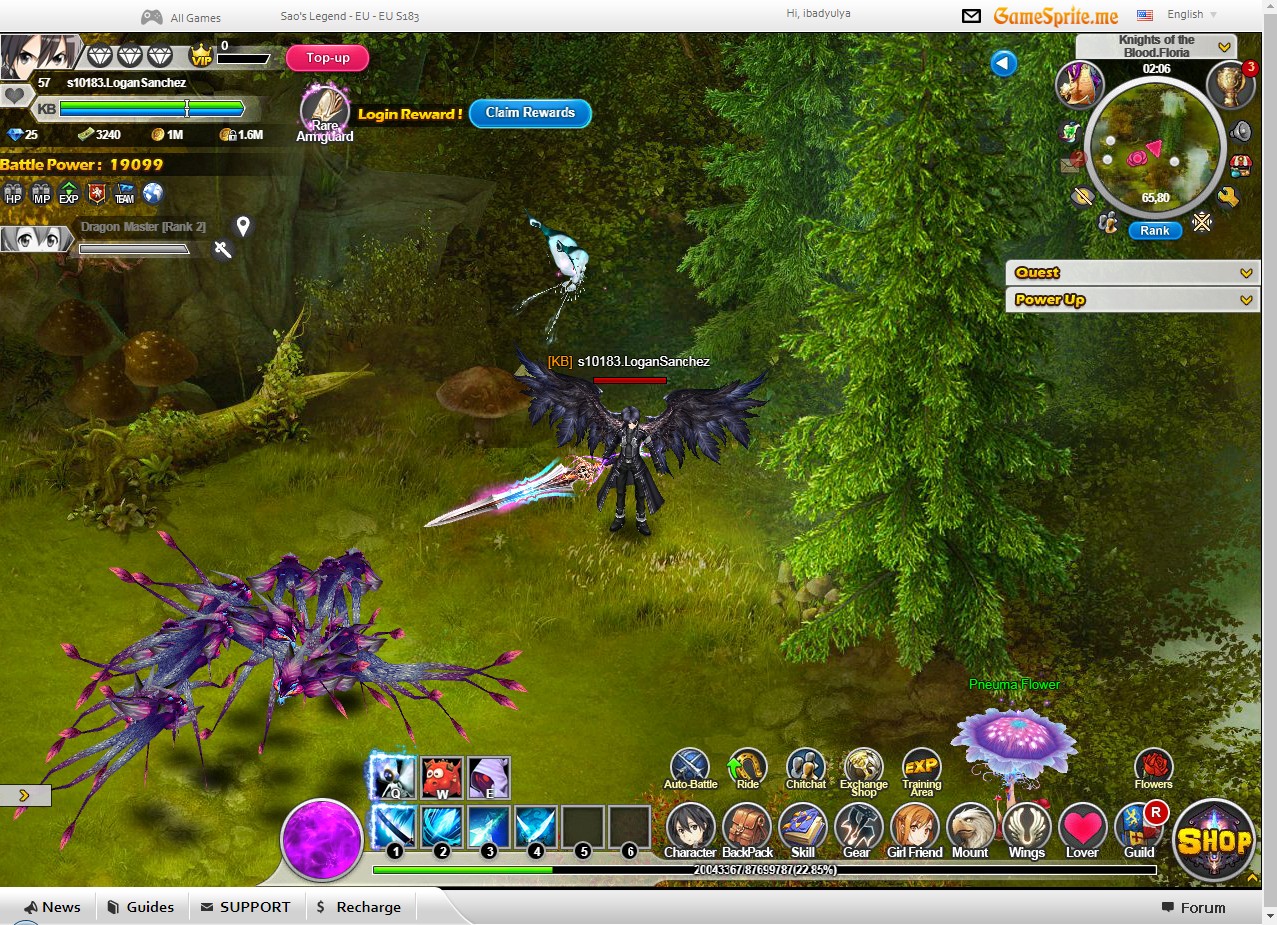The image size is (1277, 925).
Task: Open the Skill book menu
Action: click(802, 829)
